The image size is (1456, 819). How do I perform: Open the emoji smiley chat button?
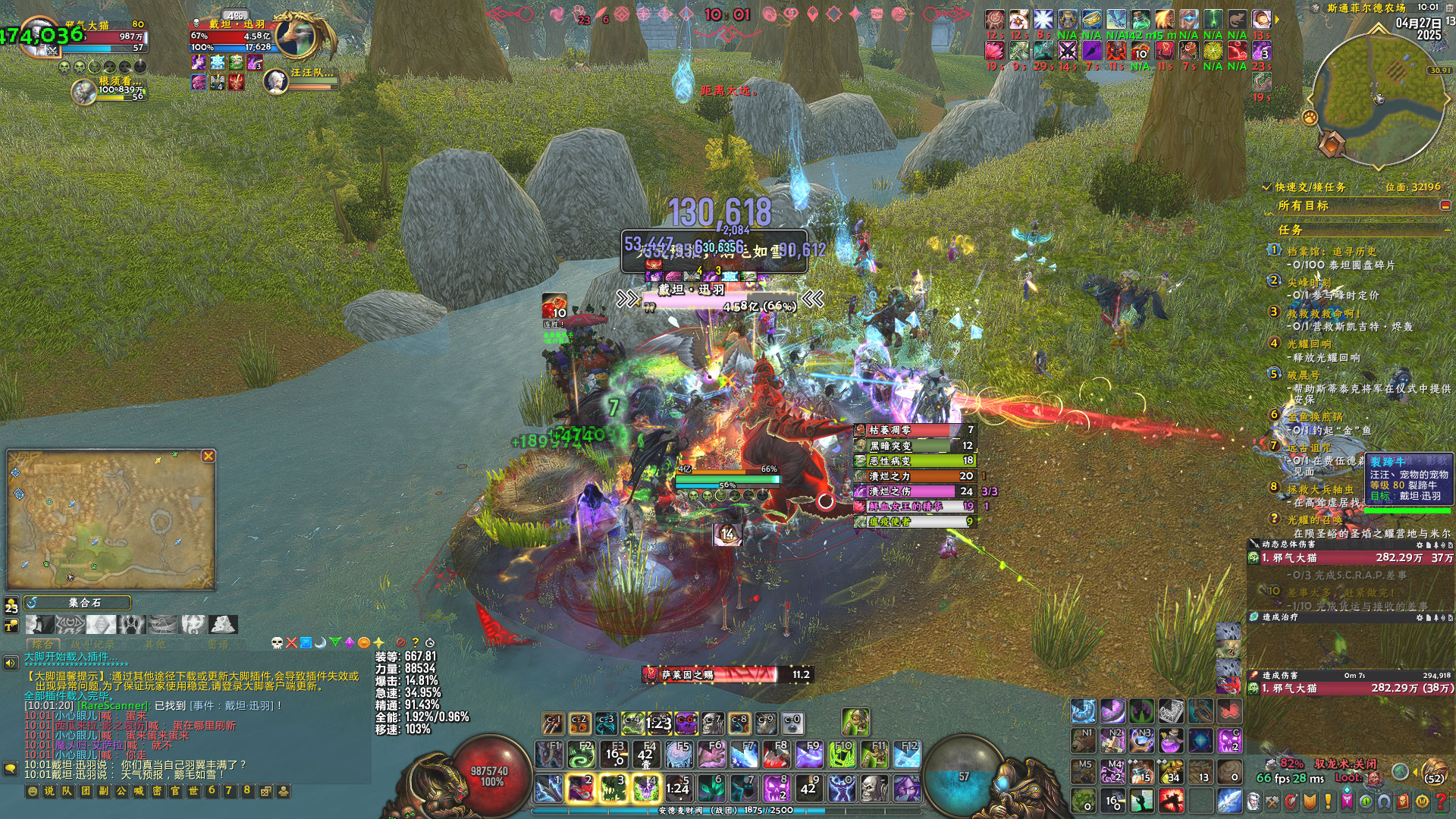pyautogui.click(x=33, y=791)
